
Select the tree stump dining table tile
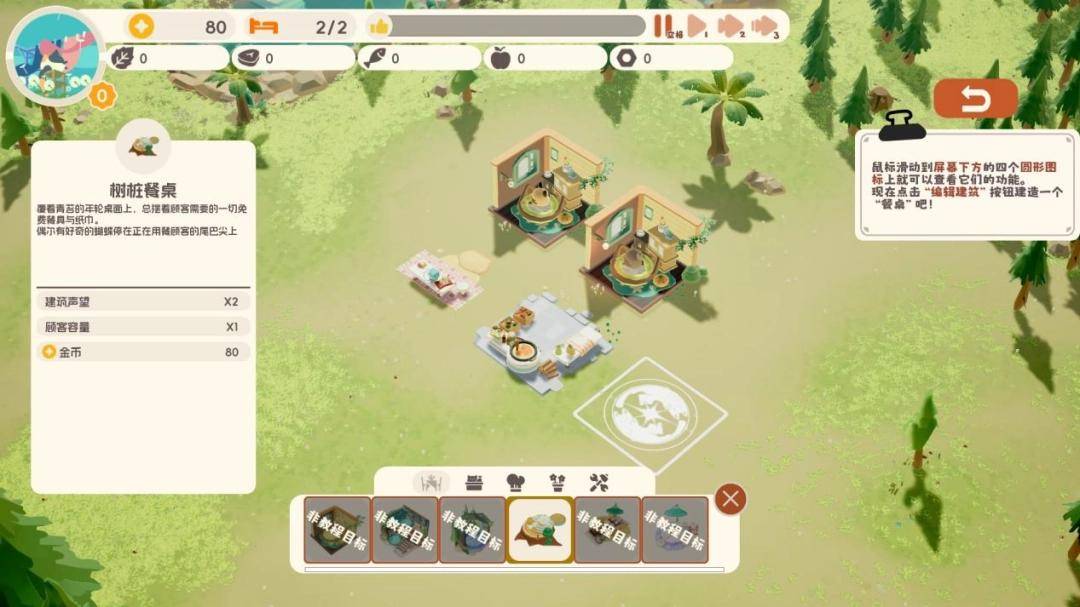540,529
